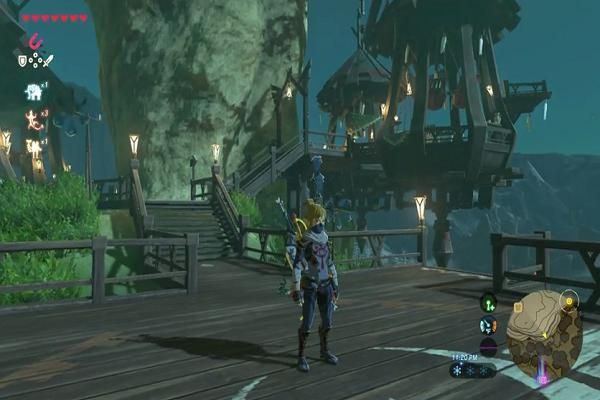This screenshot has height=400, width=600.
Task: Click the purple noise meter icon
Action: (488, 347)
